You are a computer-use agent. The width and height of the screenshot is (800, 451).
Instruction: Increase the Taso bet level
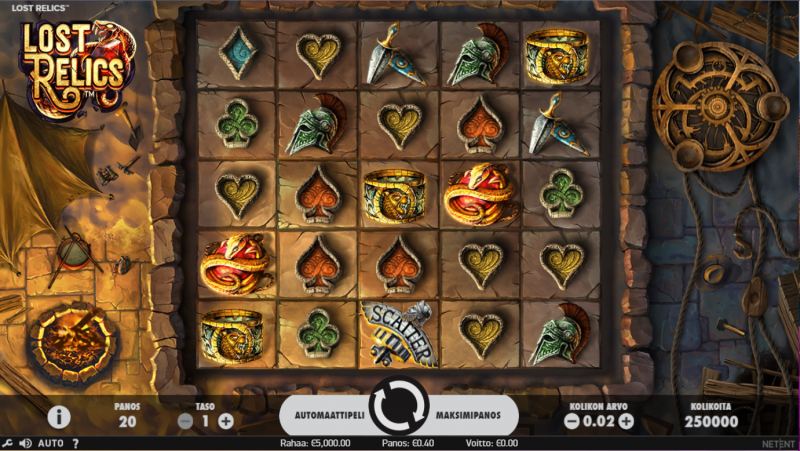click(x=226, y=421)
